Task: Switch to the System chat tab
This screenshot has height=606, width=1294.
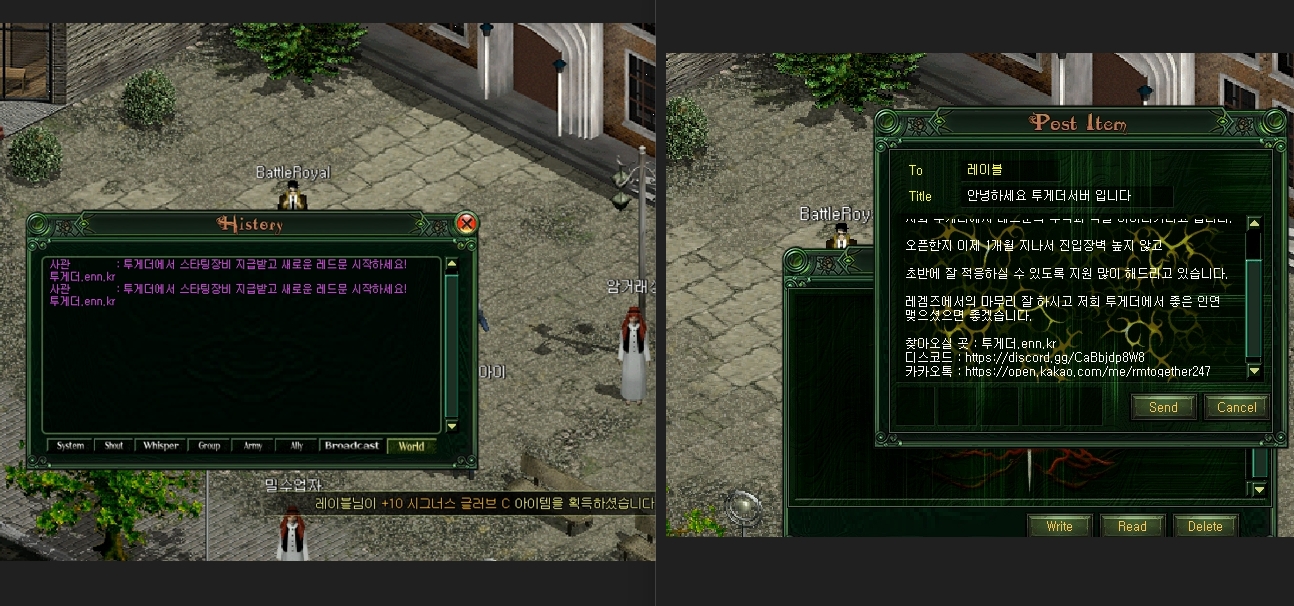Action: tap(70, 446)
